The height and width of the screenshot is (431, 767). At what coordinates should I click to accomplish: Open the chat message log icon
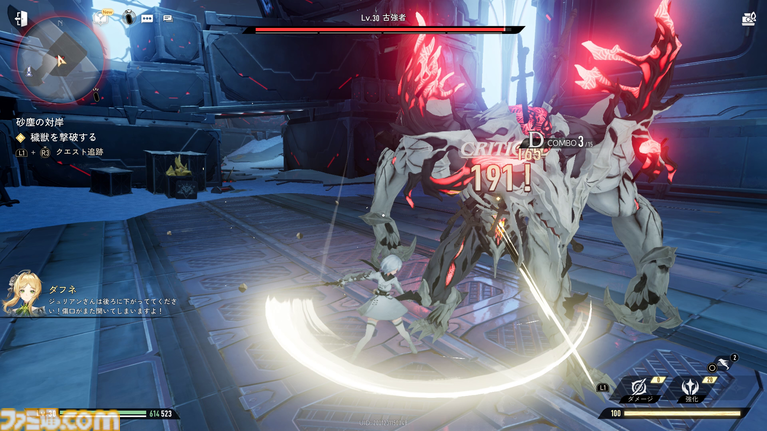click(x=167, y=17)
